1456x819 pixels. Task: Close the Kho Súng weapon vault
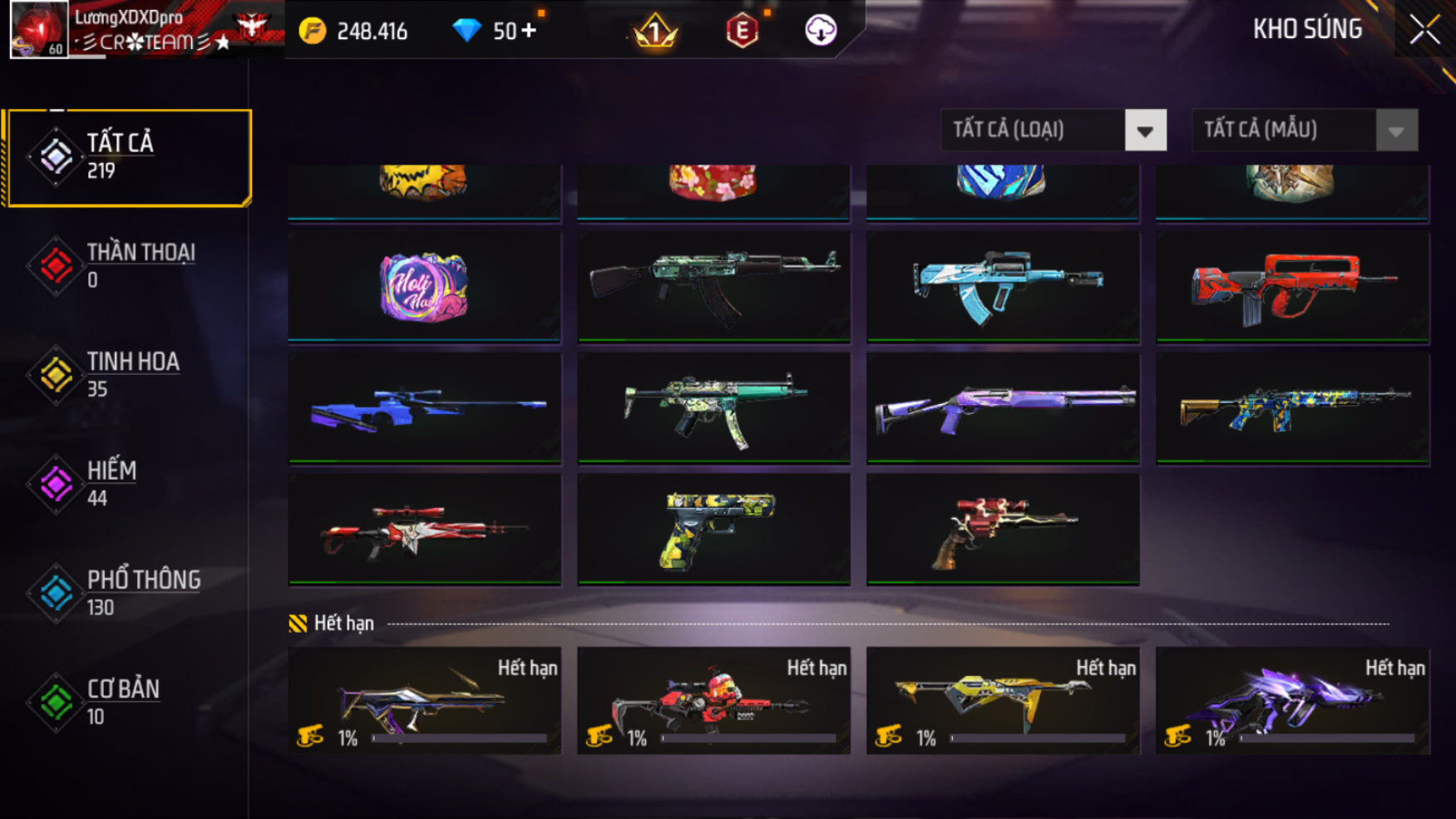point(1424,30)
